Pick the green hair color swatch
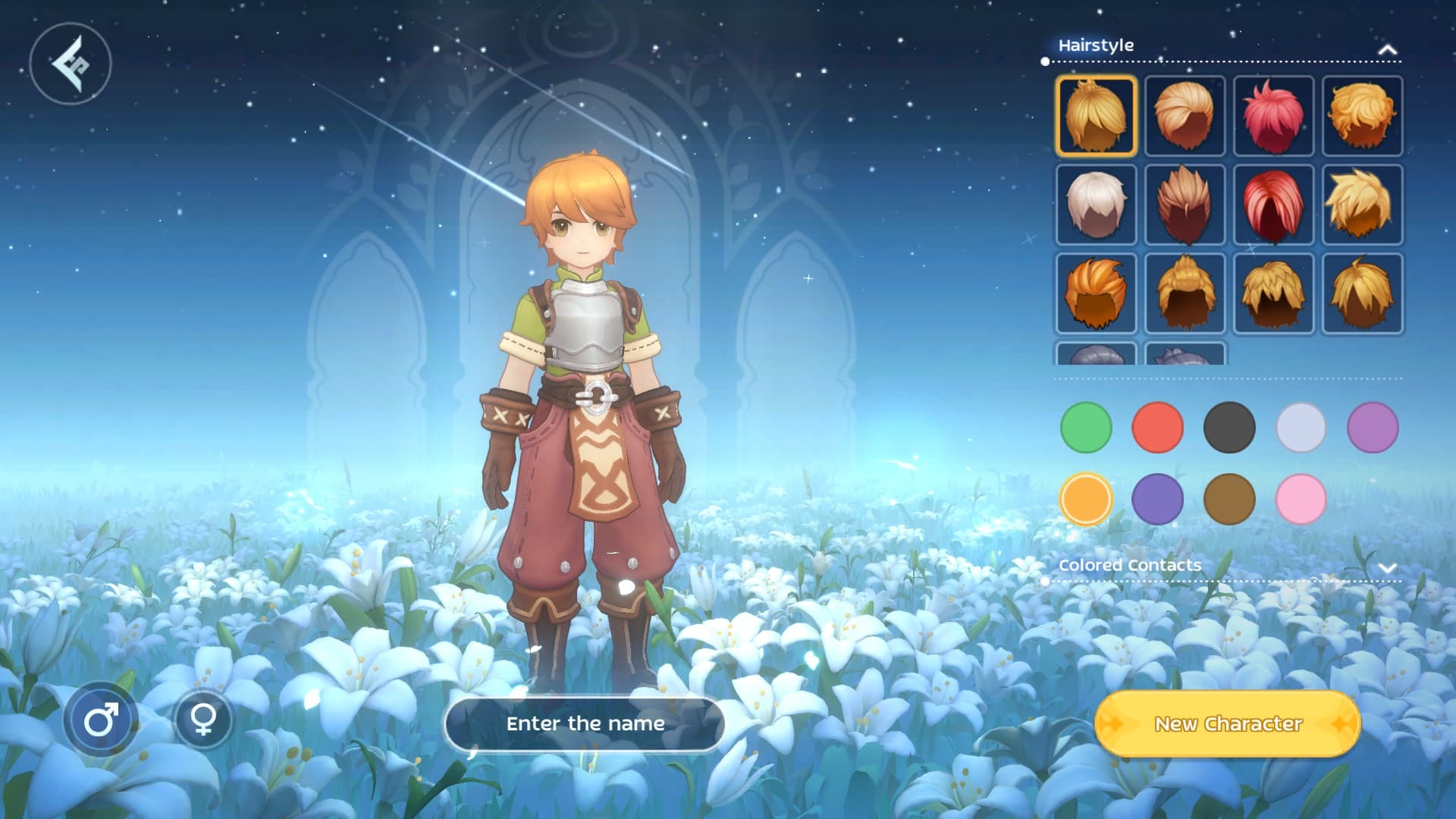 tap(1086, 428)
